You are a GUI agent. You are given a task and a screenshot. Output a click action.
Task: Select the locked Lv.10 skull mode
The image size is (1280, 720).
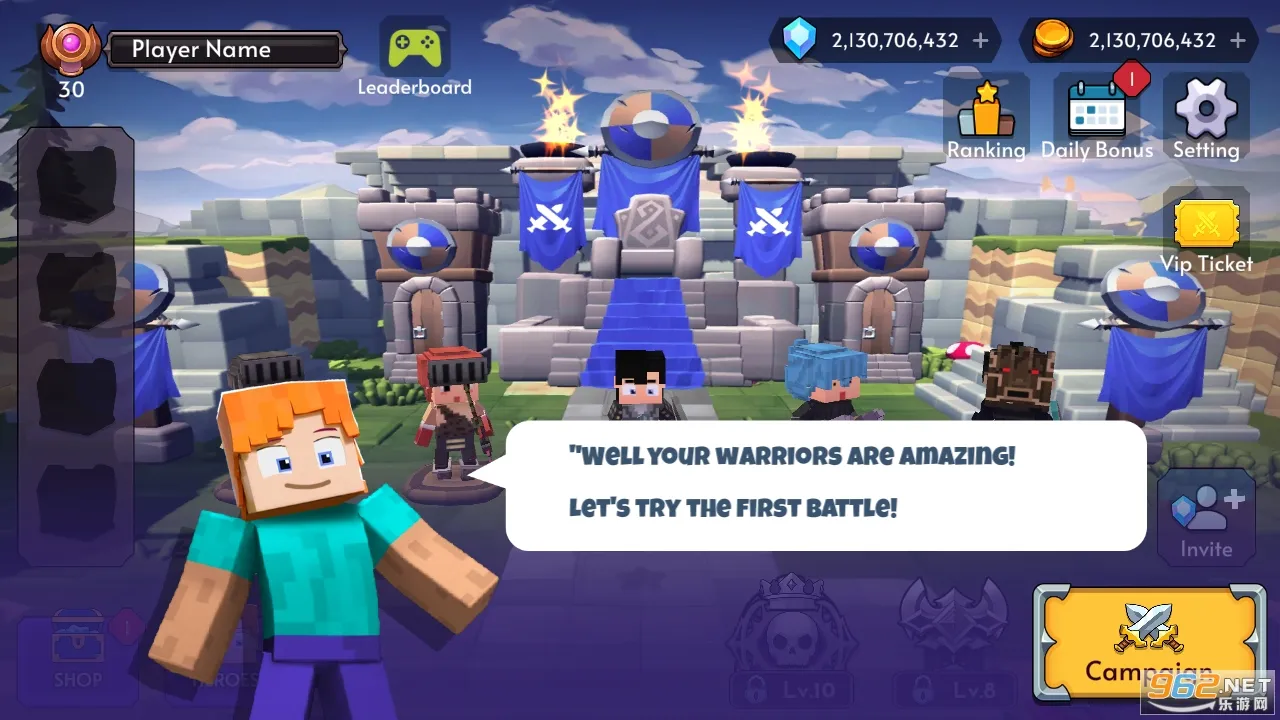[x=792, y=640]
